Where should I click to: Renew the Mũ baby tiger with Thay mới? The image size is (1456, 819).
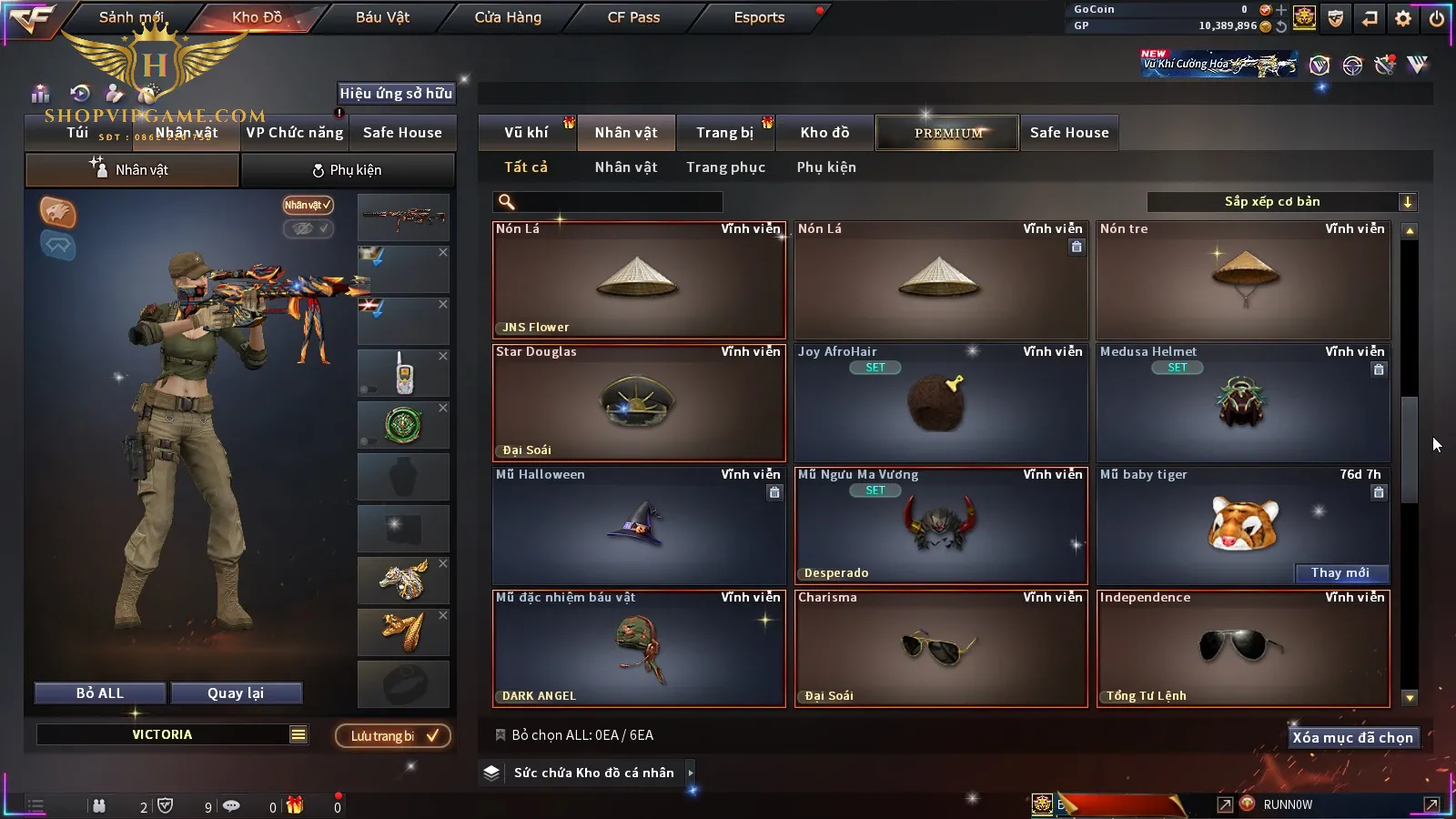(x=1340, y=573)
